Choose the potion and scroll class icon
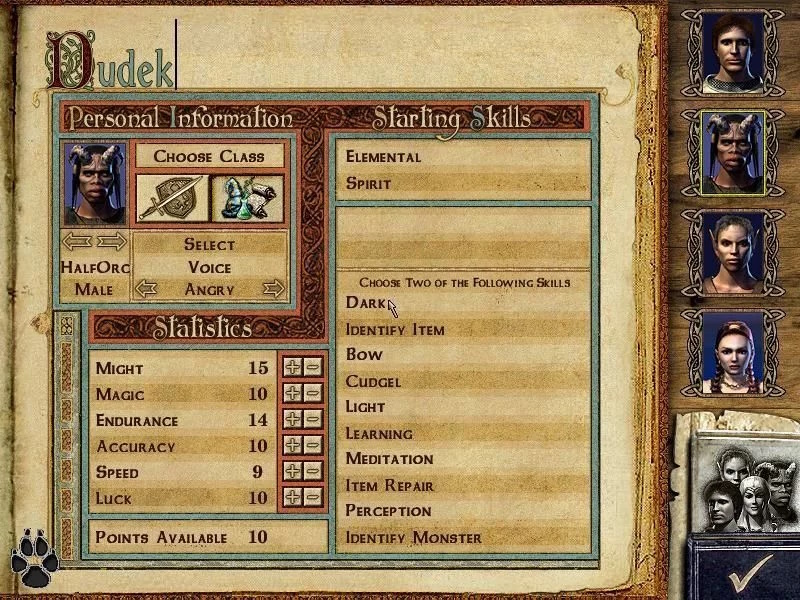 247,198
